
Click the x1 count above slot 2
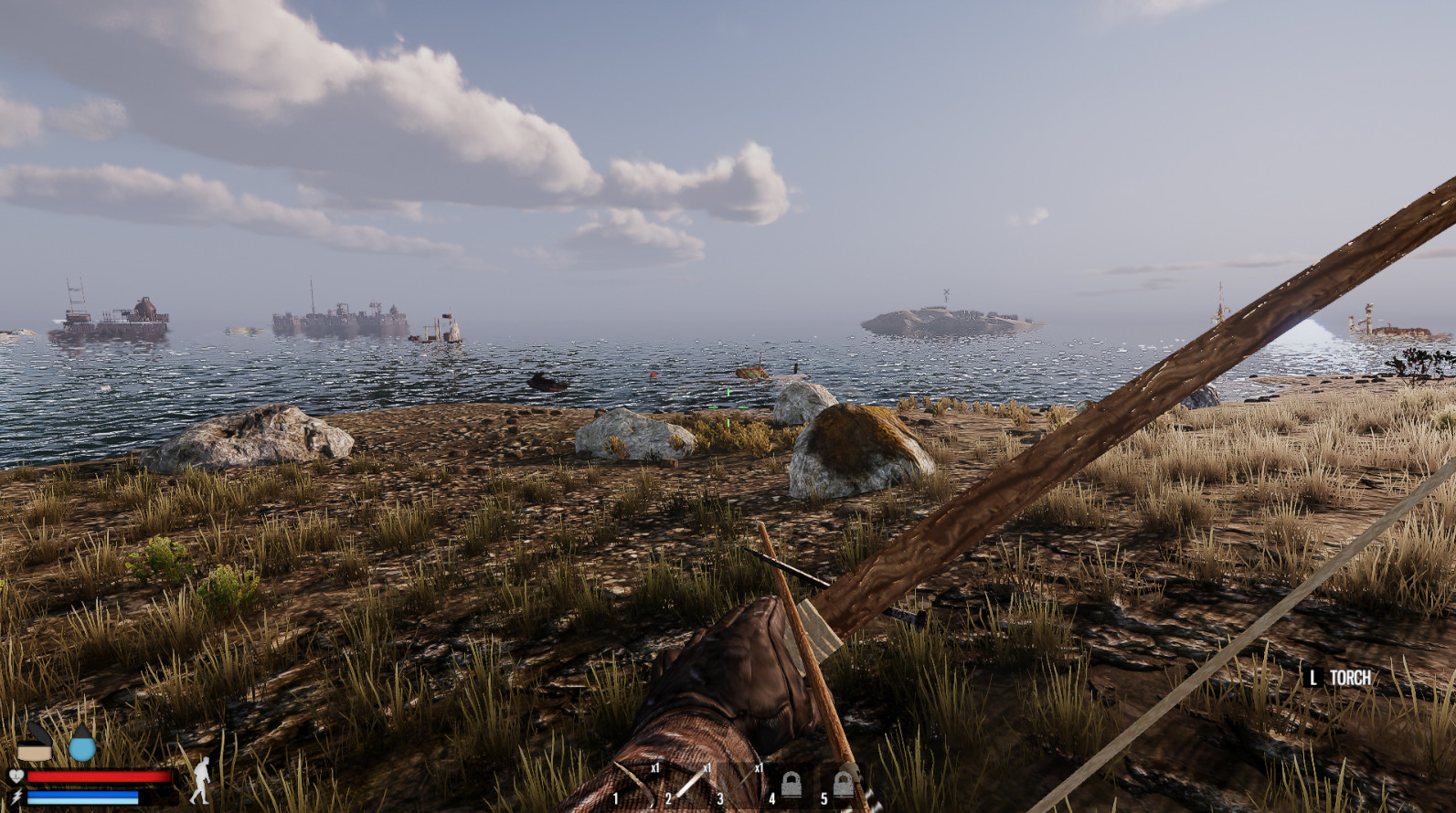point(707,767)
